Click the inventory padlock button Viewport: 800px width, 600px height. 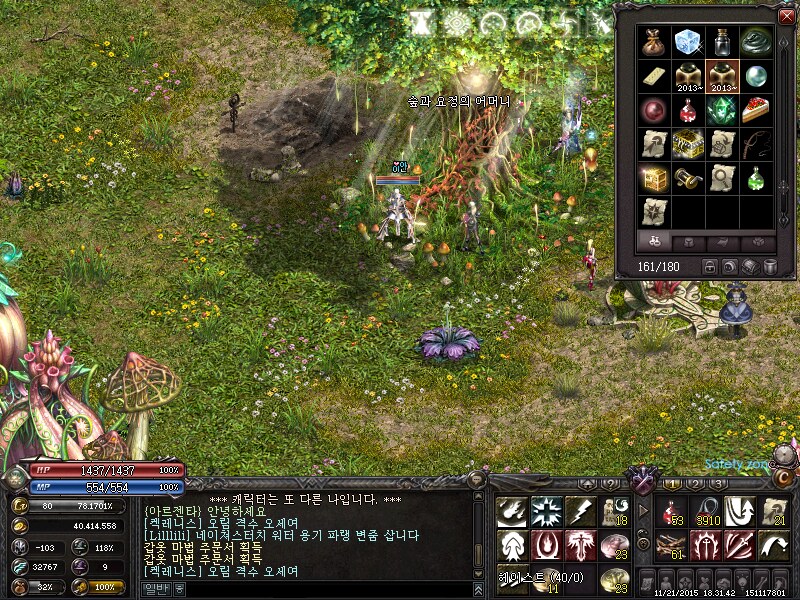click(710, 267)
